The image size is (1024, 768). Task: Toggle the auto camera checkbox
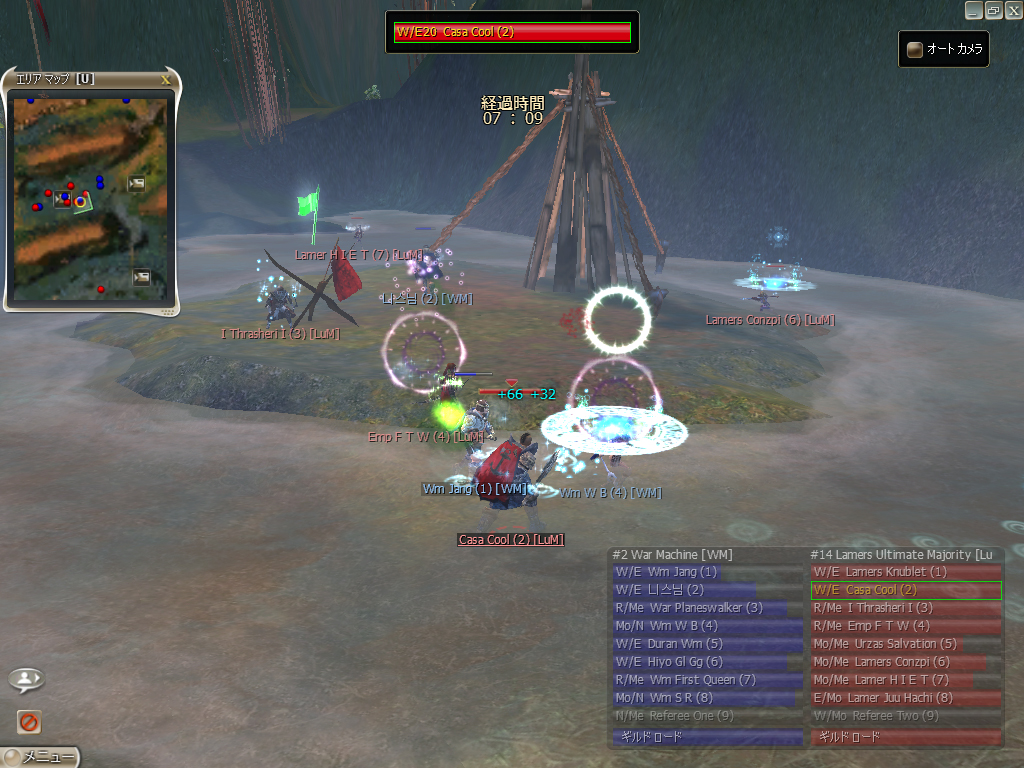pos(915,49)
